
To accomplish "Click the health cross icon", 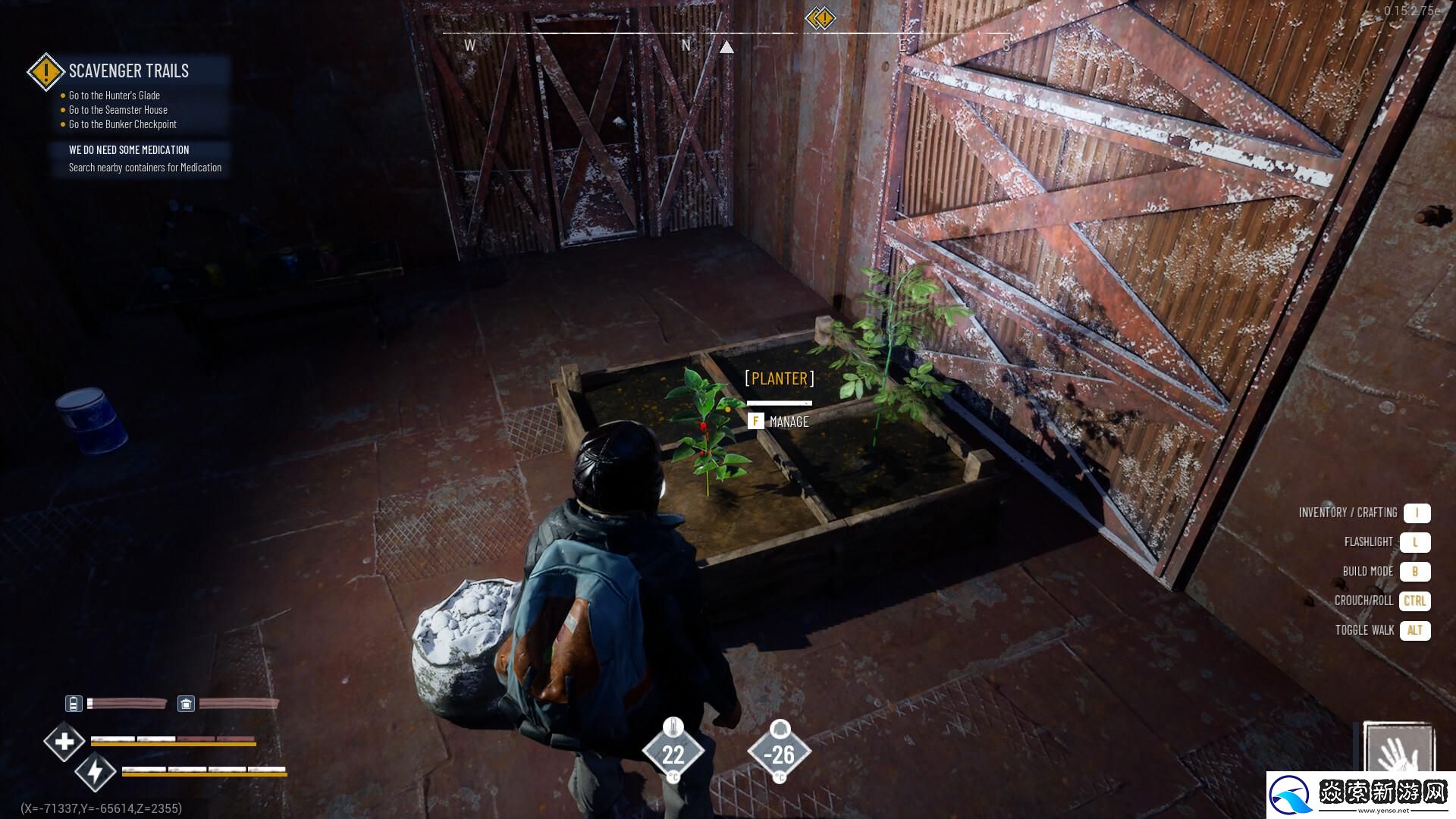I will (x=64, y=741).
